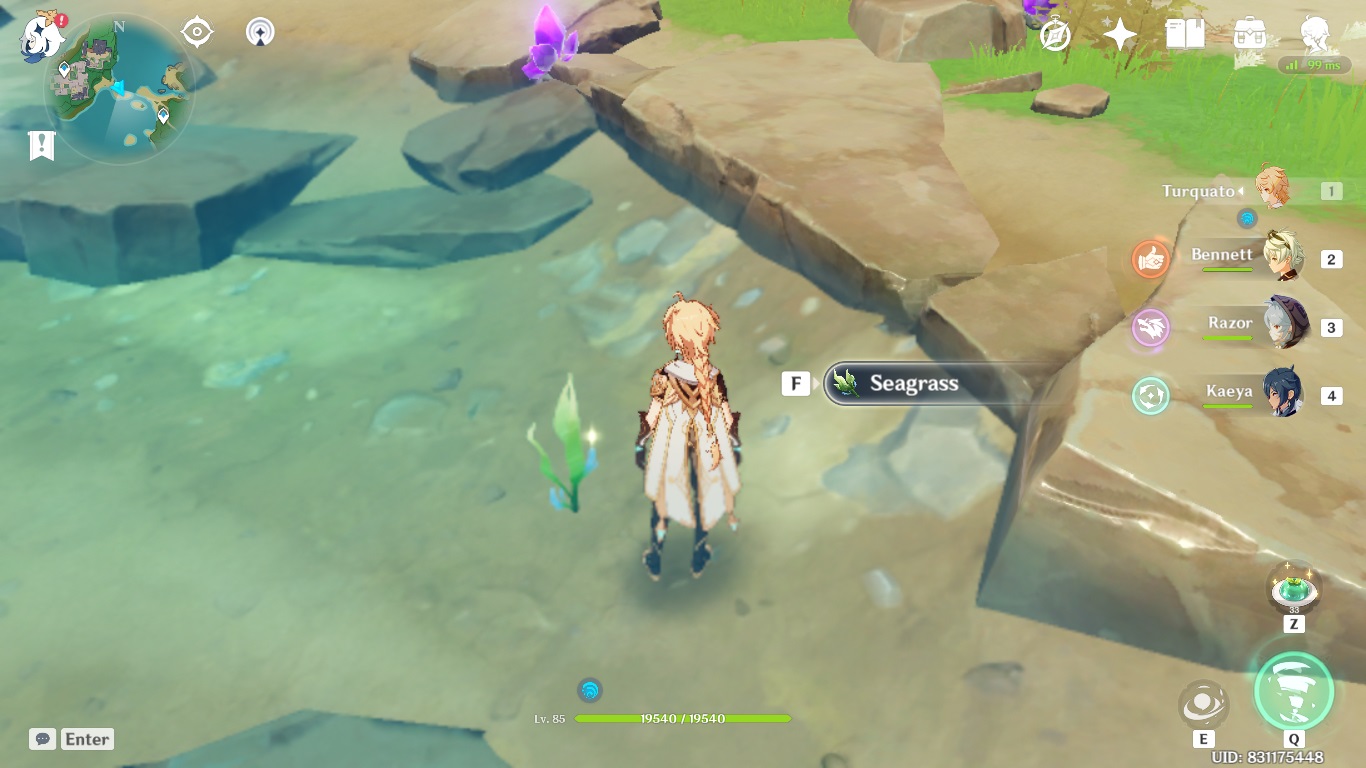
Task: Use the green gadget item icon
Action: tap(1294, 589)
